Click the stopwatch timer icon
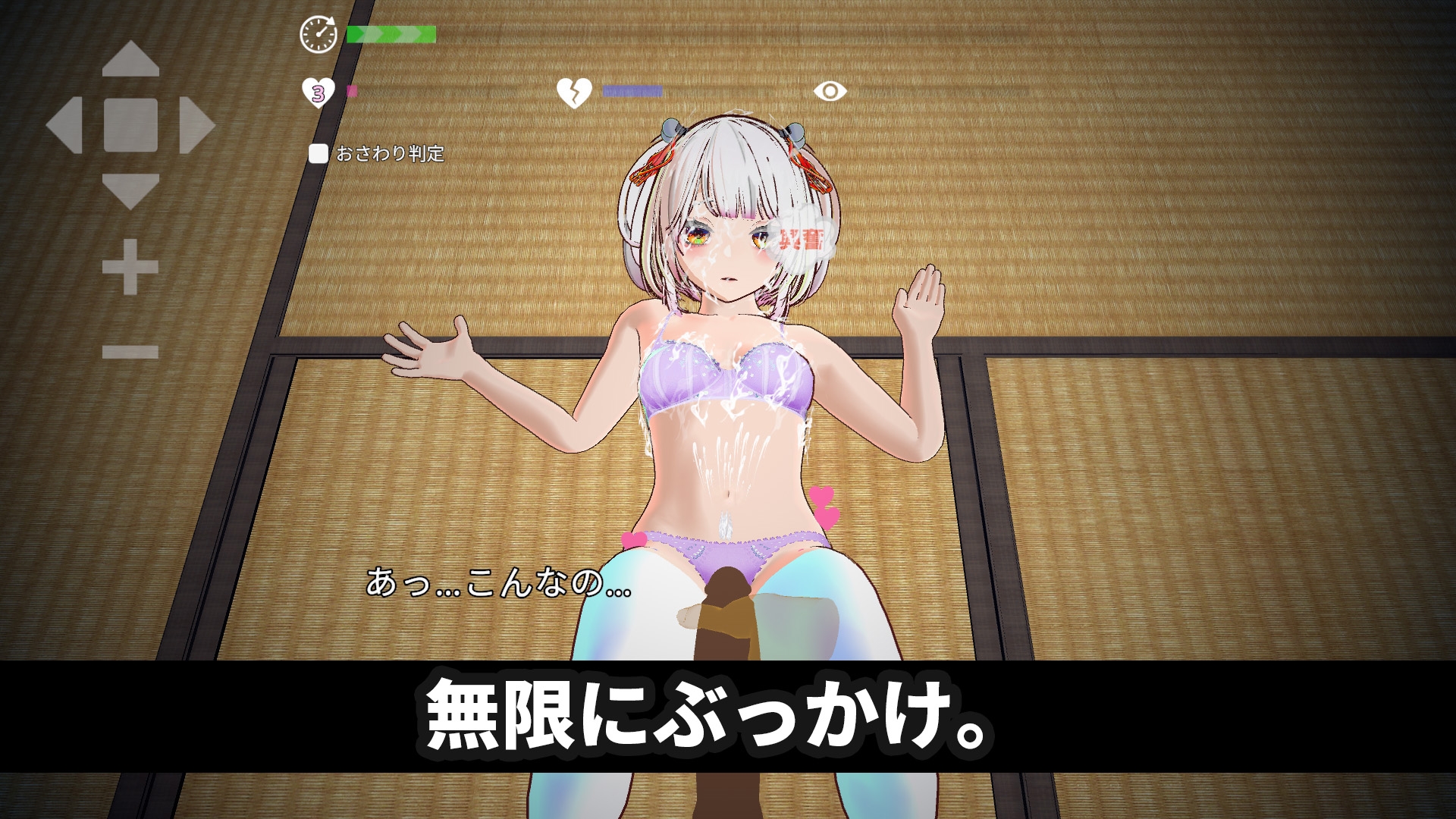This screenshot has width=1456, height=819. 318,33
